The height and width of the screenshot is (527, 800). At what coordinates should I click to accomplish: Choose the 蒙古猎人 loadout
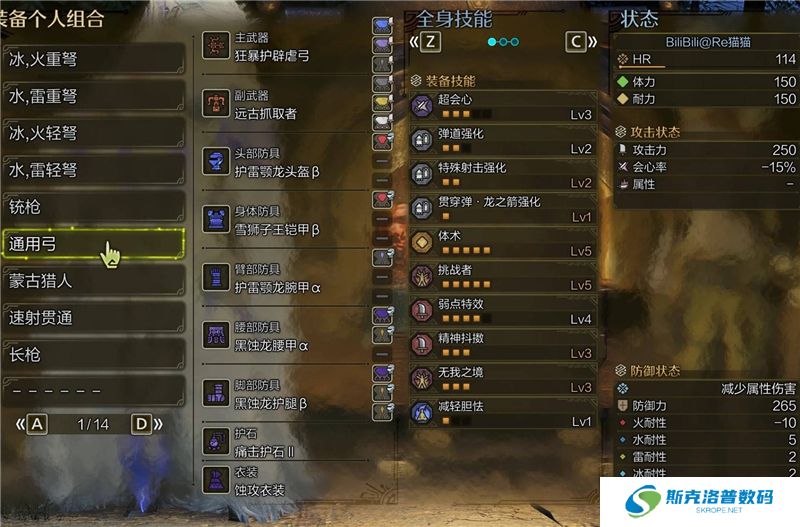tap(93, 281)
